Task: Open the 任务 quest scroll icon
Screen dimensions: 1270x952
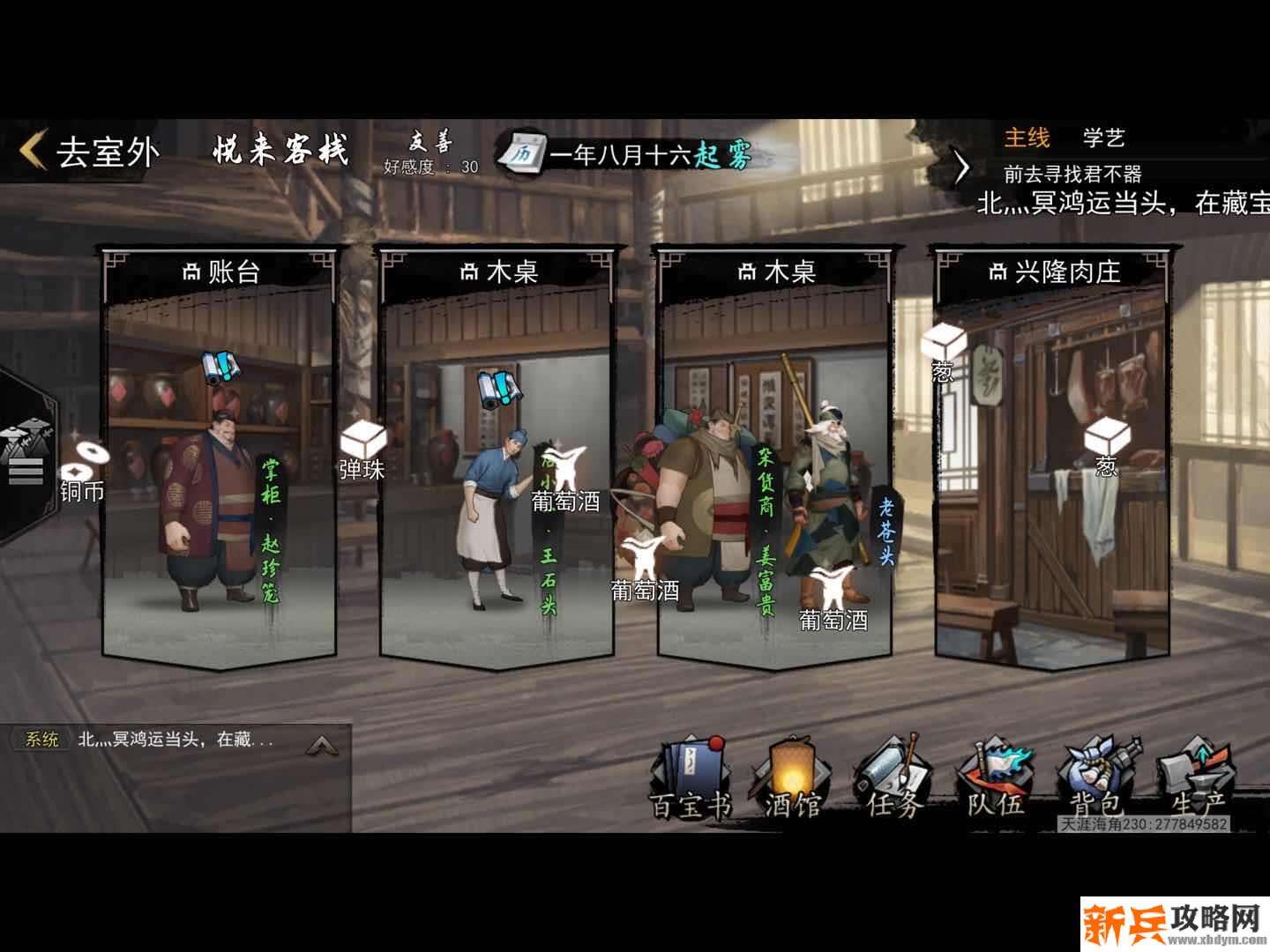Action: pyautogui.click(x=892, y=776)
